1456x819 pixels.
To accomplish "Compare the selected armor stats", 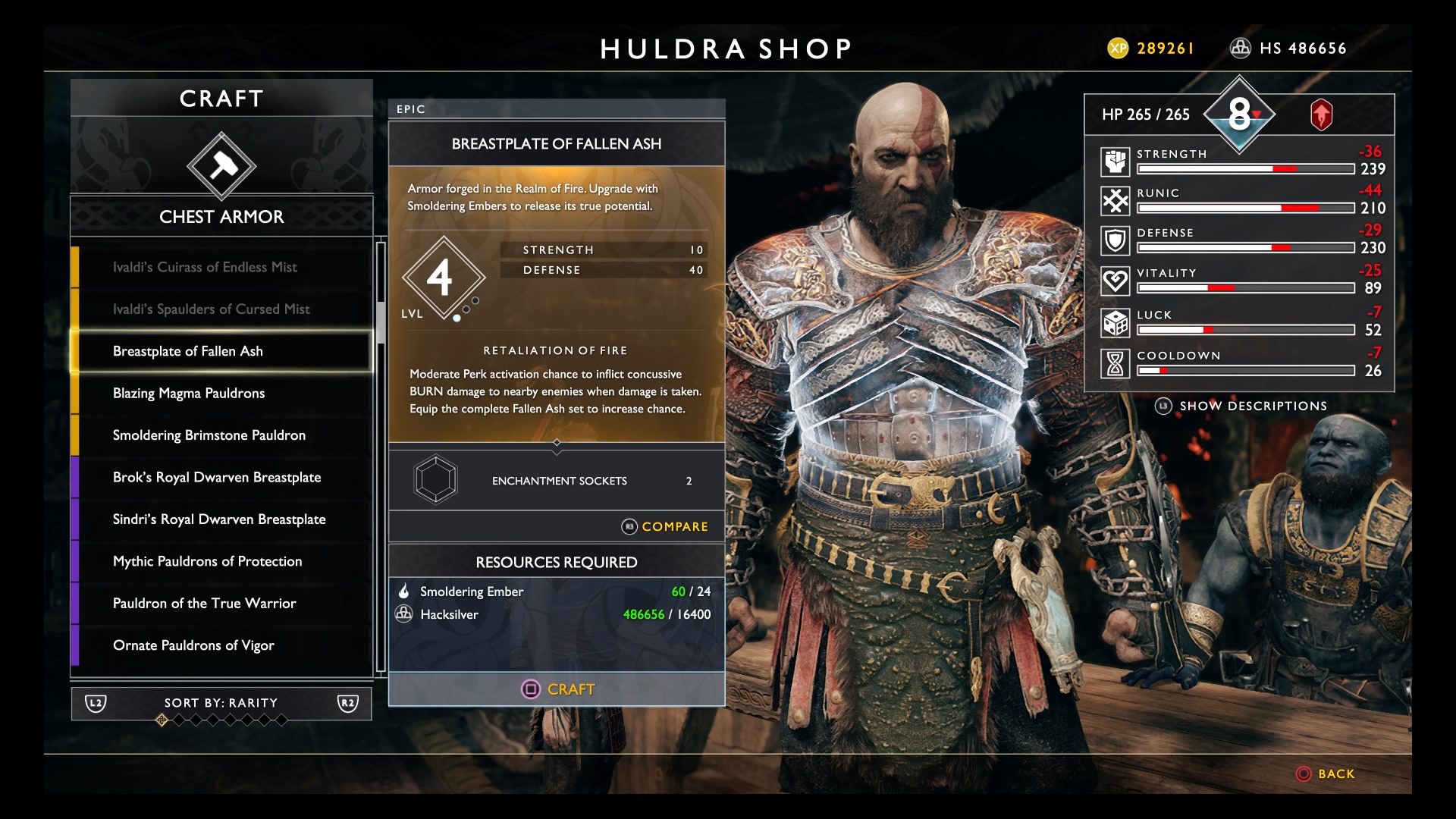I will coord(665,526).
